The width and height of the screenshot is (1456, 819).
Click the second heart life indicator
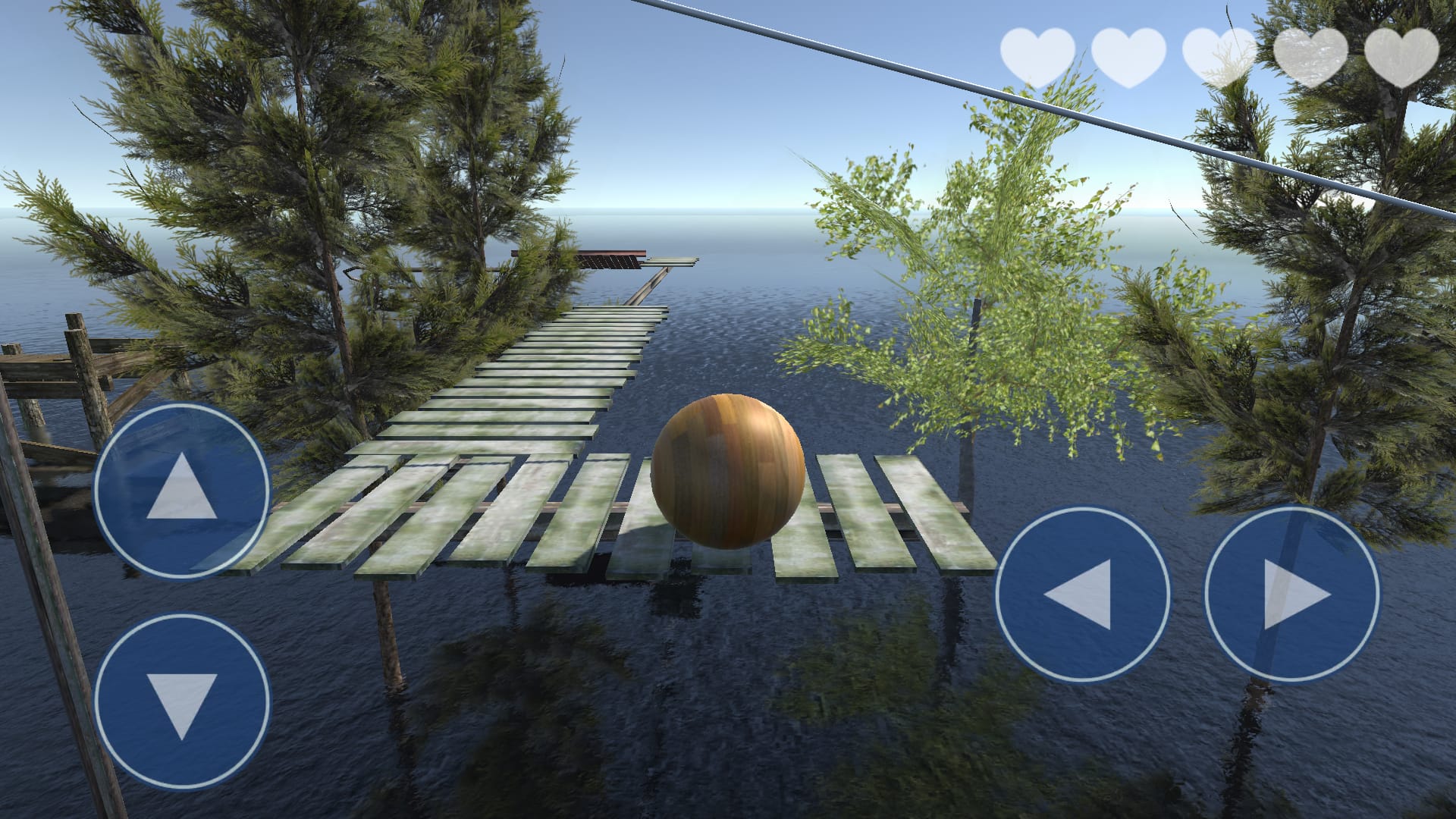pos(1128,57)
